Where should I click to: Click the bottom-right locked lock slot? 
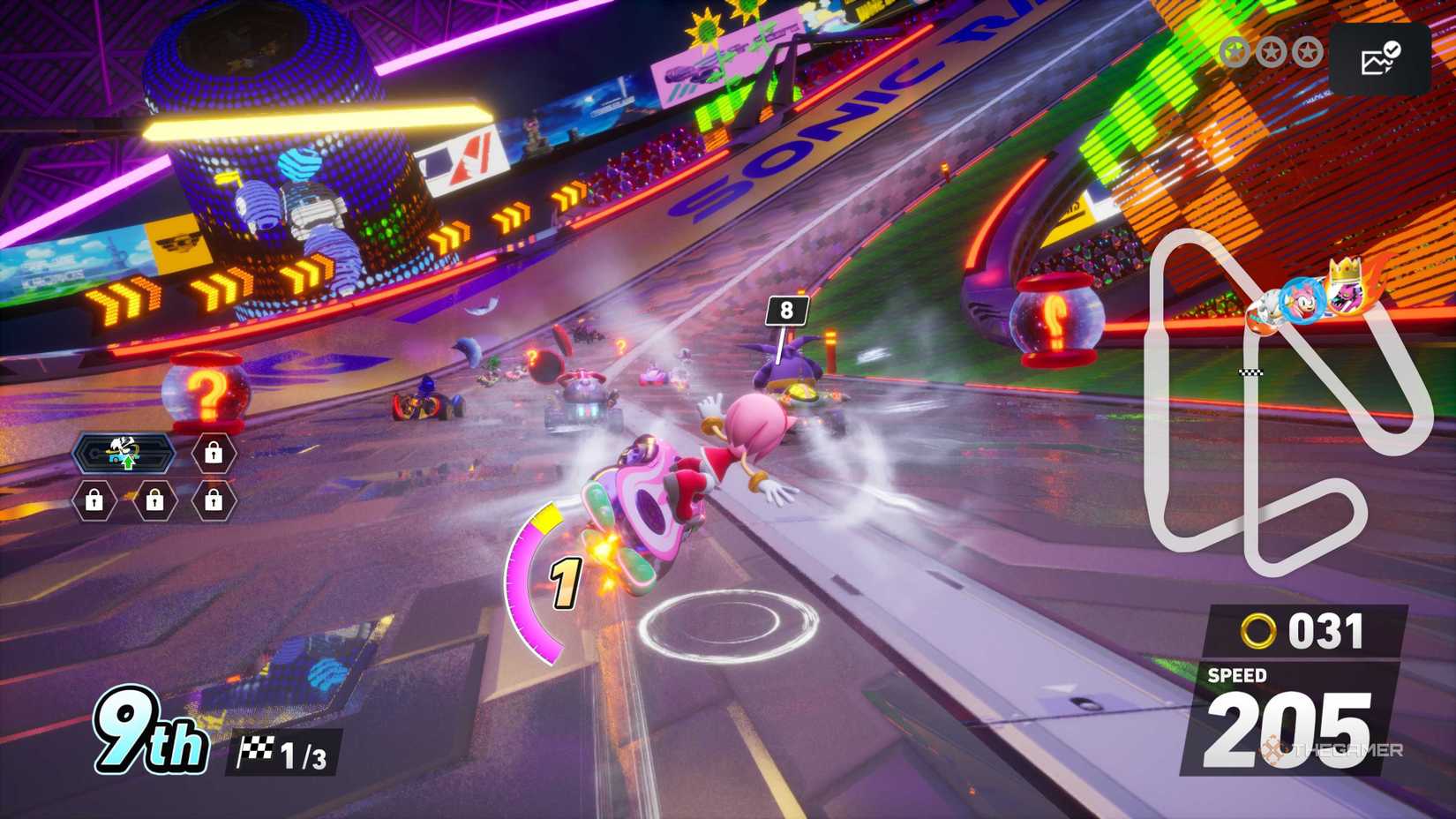tap(214, 501)
